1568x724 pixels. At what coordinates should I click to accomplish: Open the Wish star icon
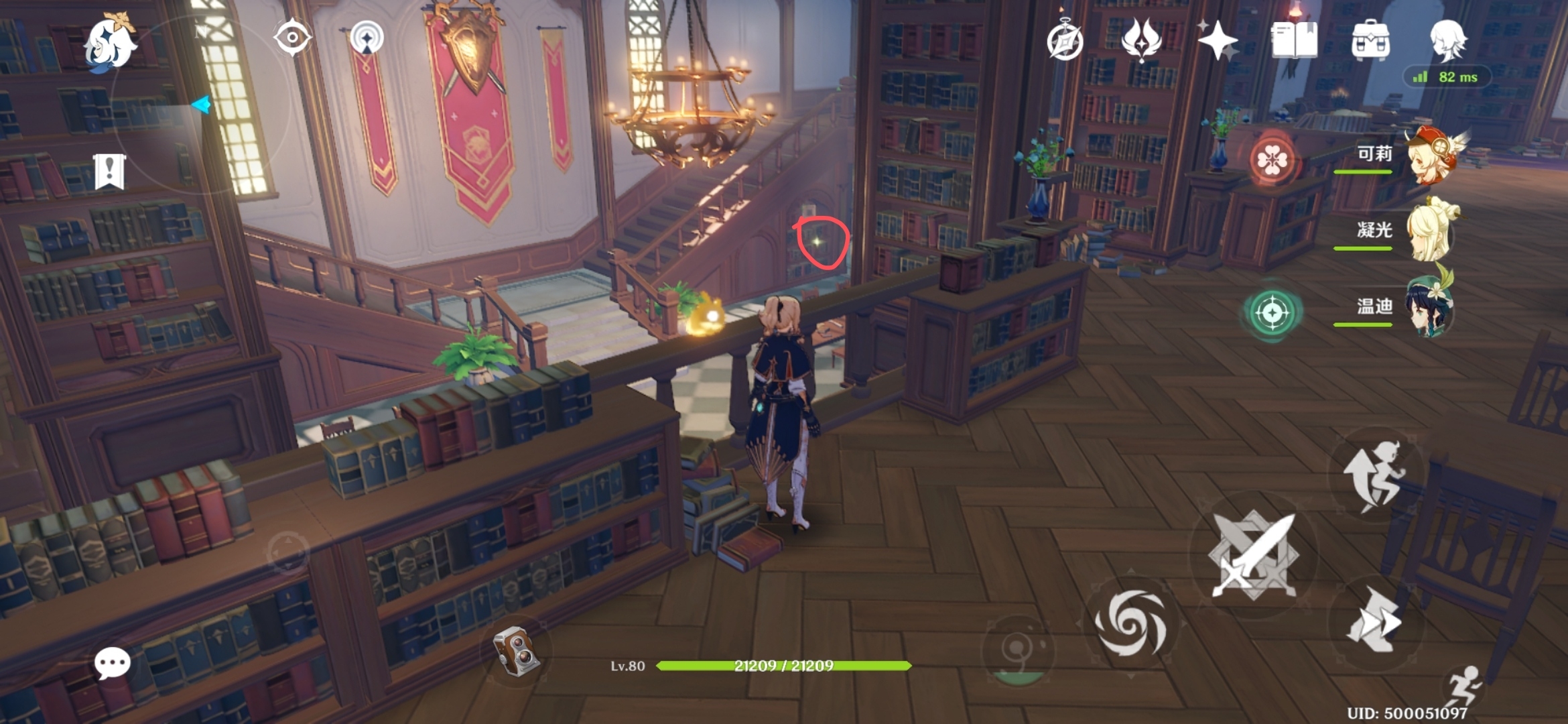[1218, 40]
